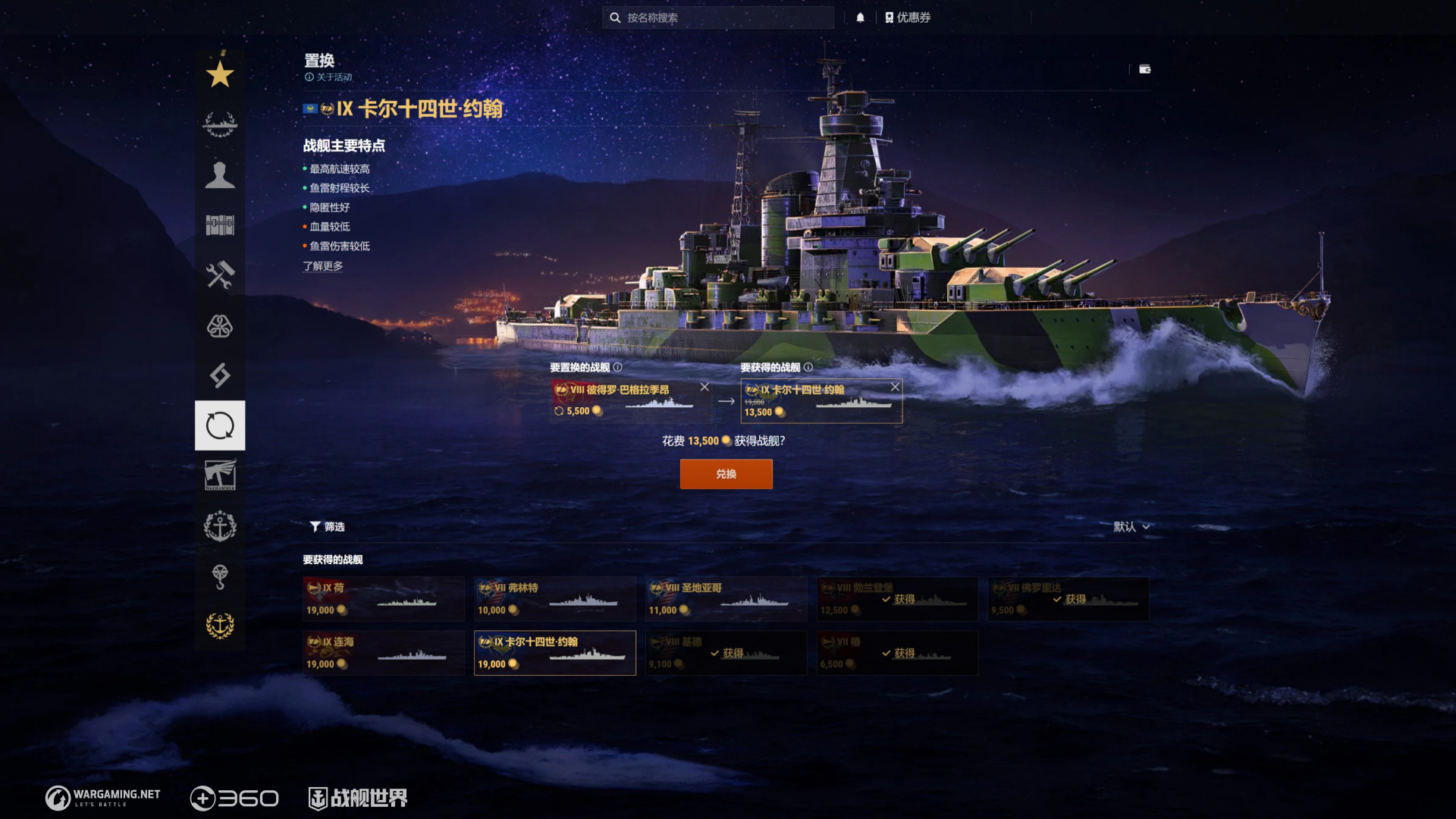Click the orange 兑换 exchange button

tap(726, 474)
